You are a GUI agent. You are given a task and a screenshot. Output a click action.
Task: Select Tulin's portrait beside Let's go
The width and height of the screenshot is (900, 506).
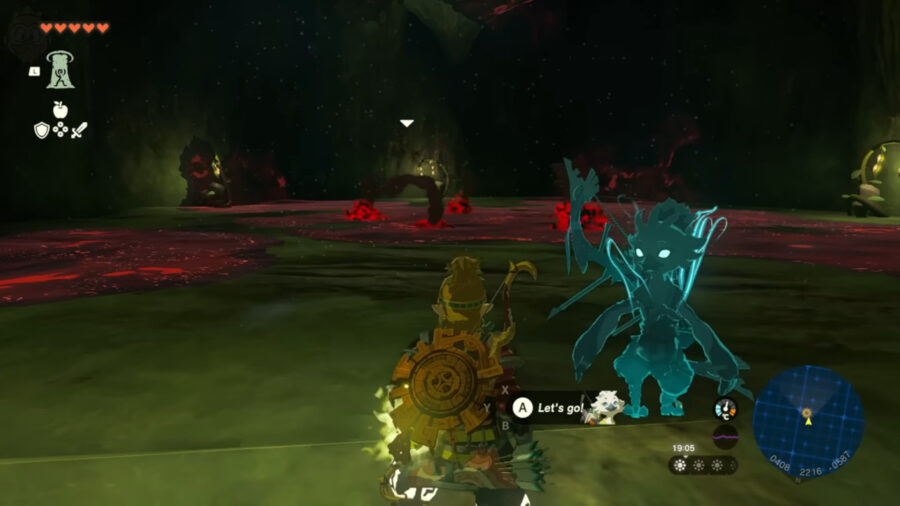[x=606, y=405]
